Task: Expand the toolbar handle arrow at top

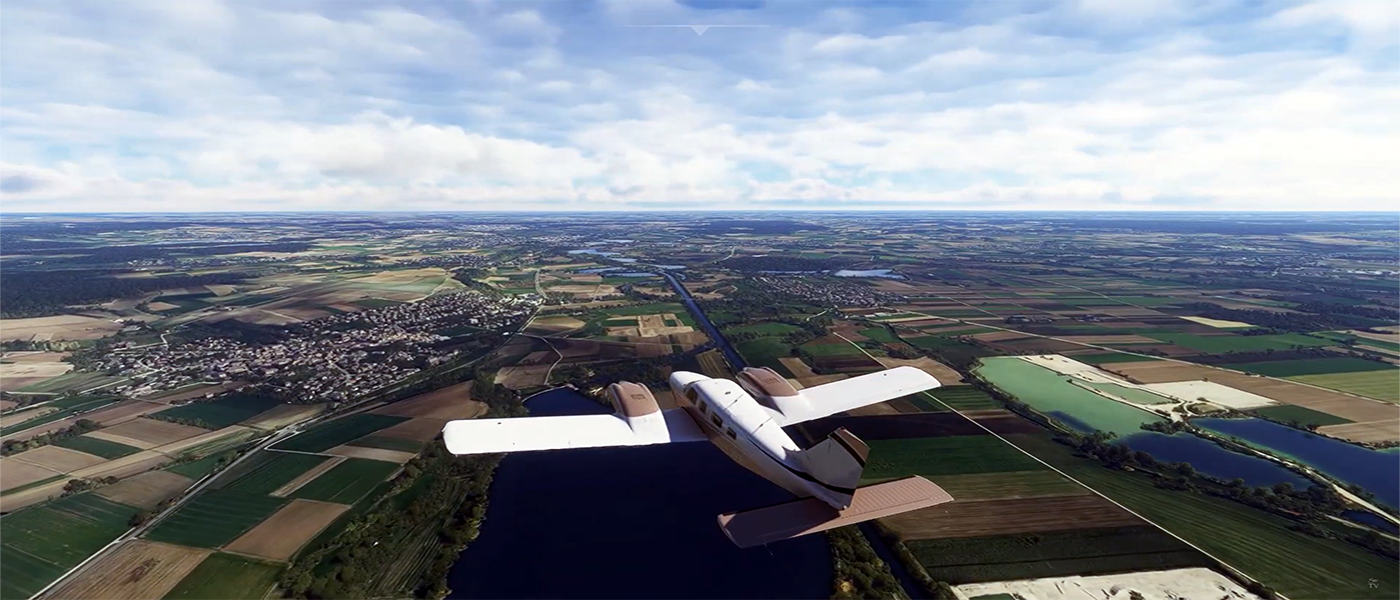Action: point(699,30)
